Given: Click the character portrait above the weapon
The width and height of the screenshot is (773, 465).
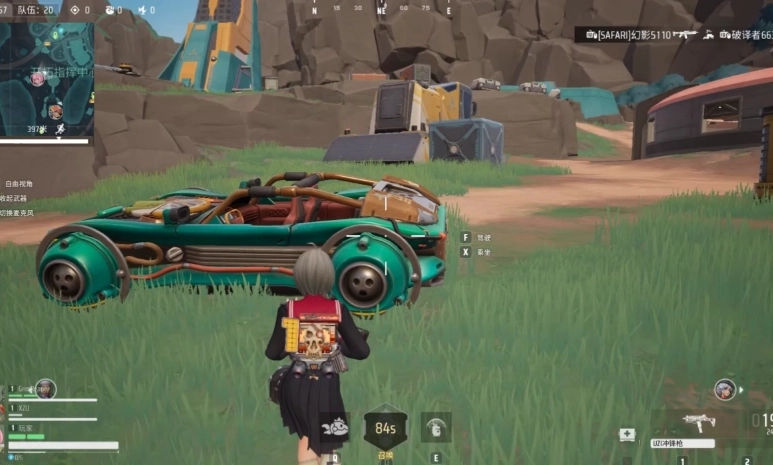Looking at the screenshot, I should tap(725, 389).
